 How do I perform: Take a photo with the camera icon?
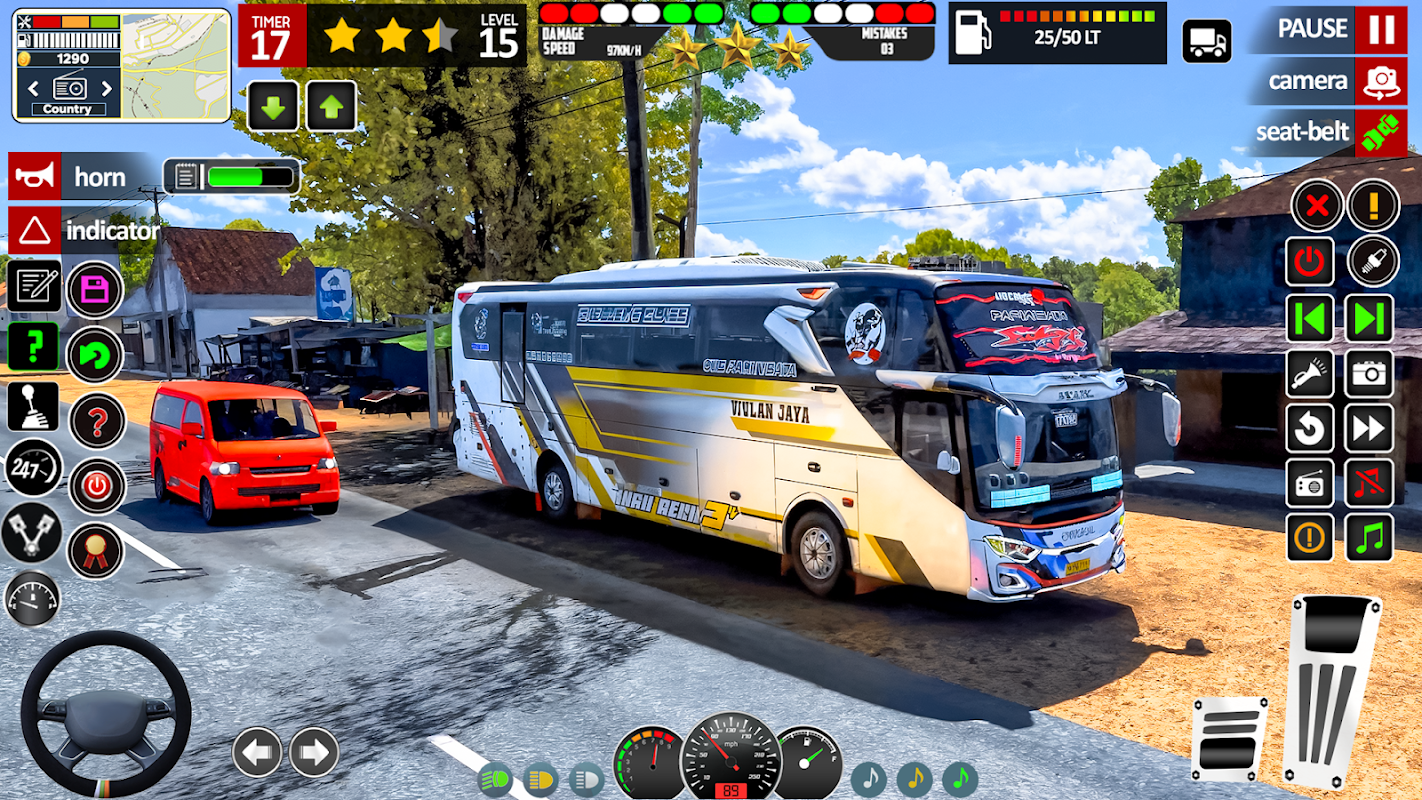coord(1369,374)
